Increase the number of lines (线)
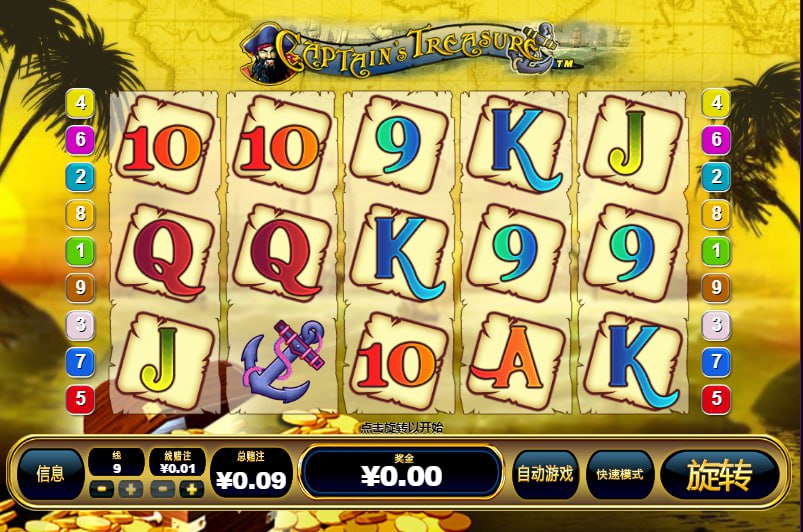This screenshot has height=532, width=803. coord(130,489)
